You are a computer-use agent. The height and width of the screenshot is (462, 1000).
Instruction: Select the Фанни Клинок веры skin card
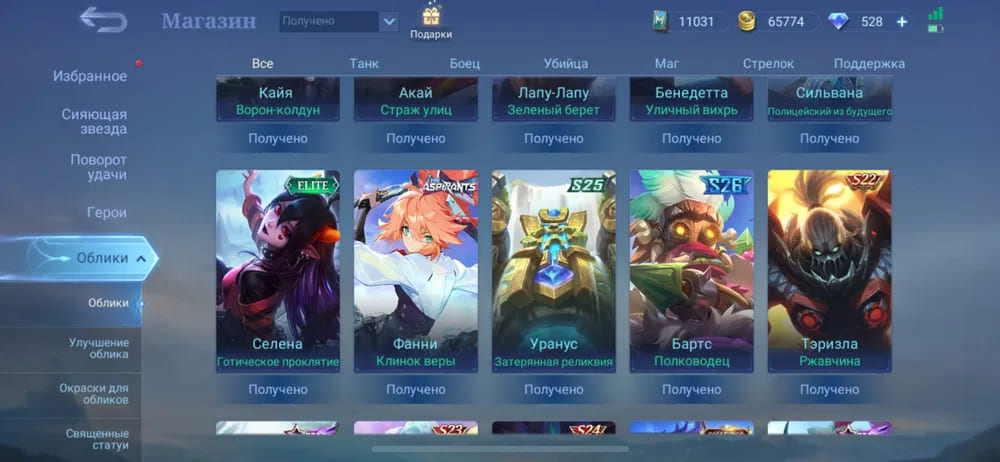pos(415,270)
